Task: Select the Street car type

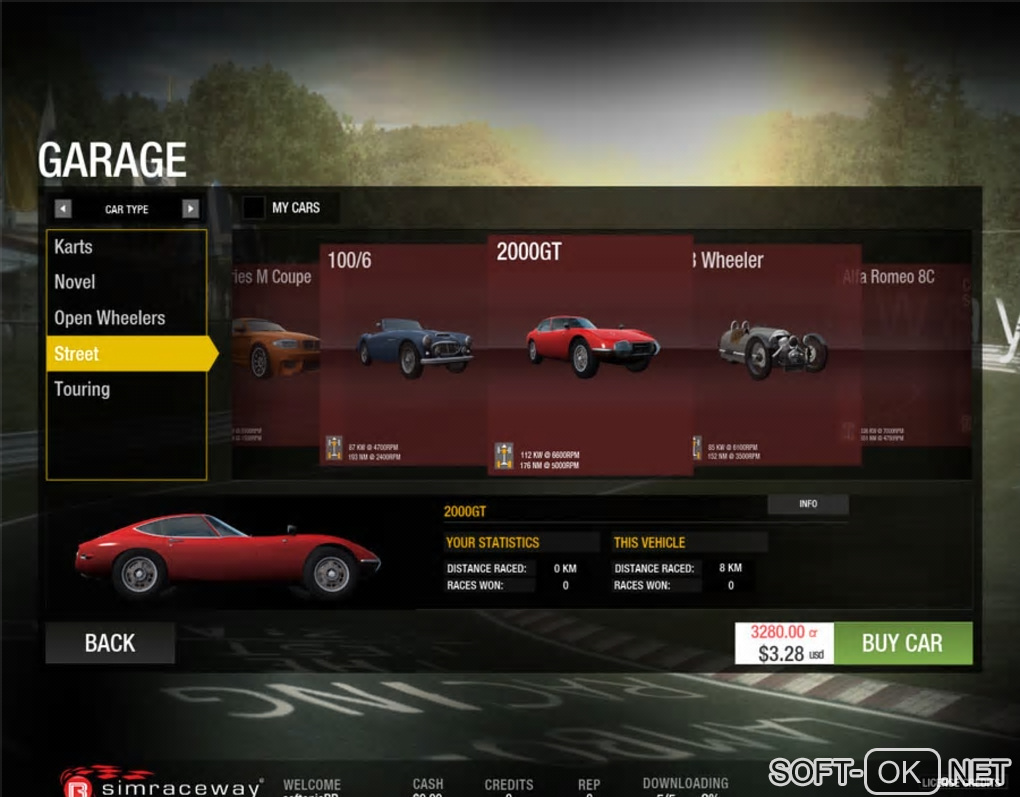Action: (x=77, y=354)
